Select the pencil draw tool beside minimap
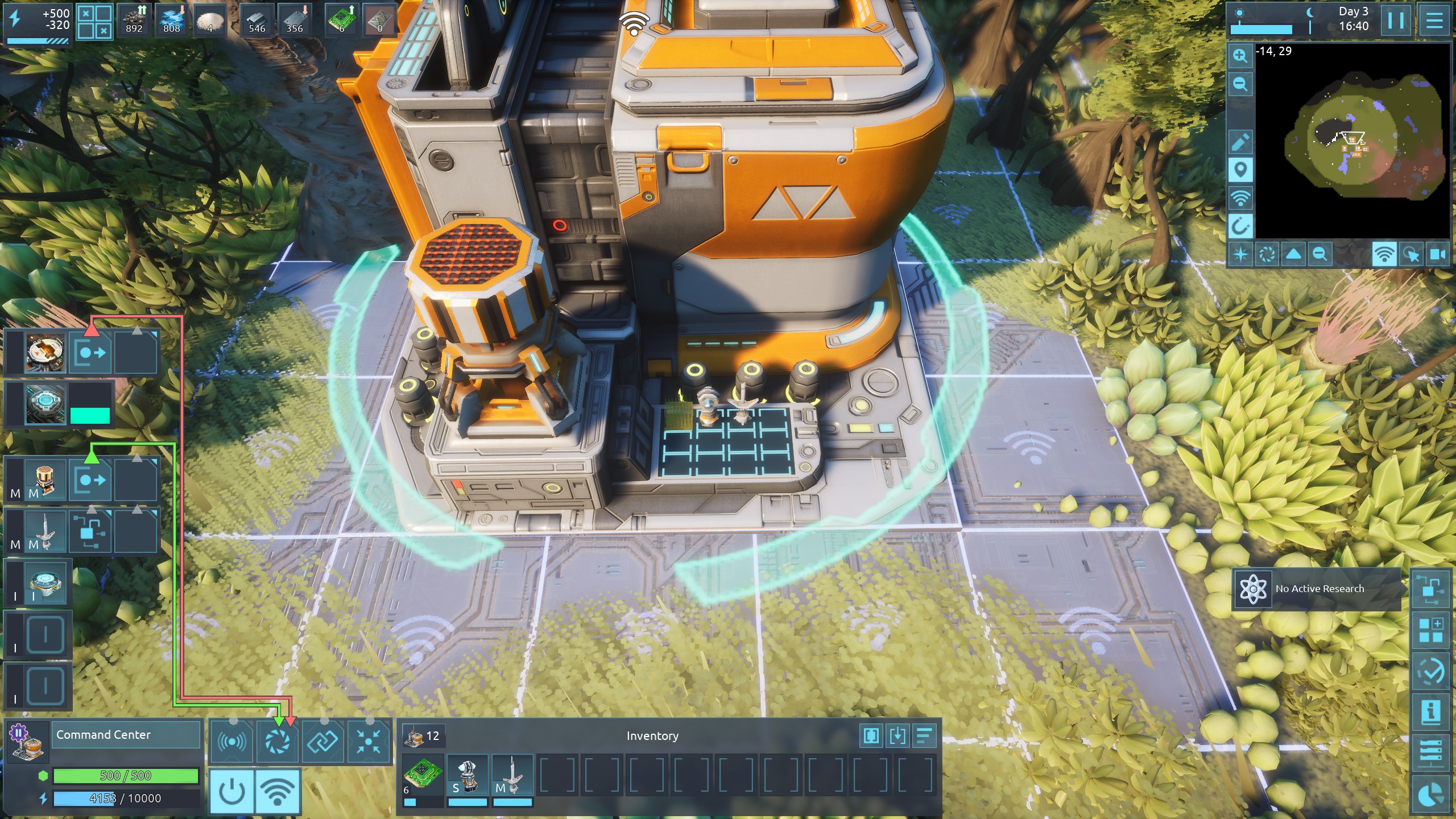This screenshot has width=1456, height=819. coord(1240,142)
